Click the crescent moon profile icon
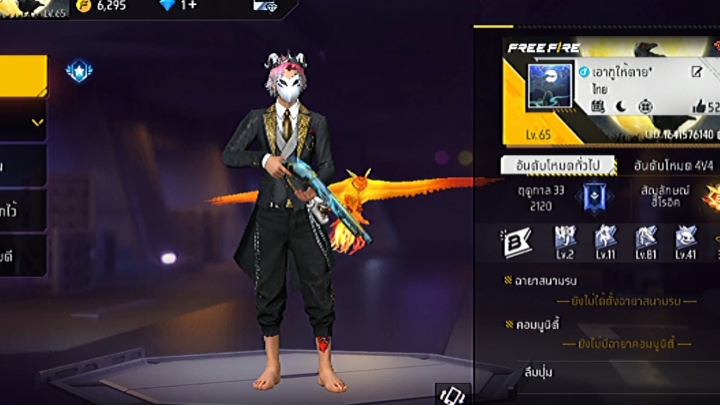The height and width of the screenshot is (405, 720). tap(618, 106)
